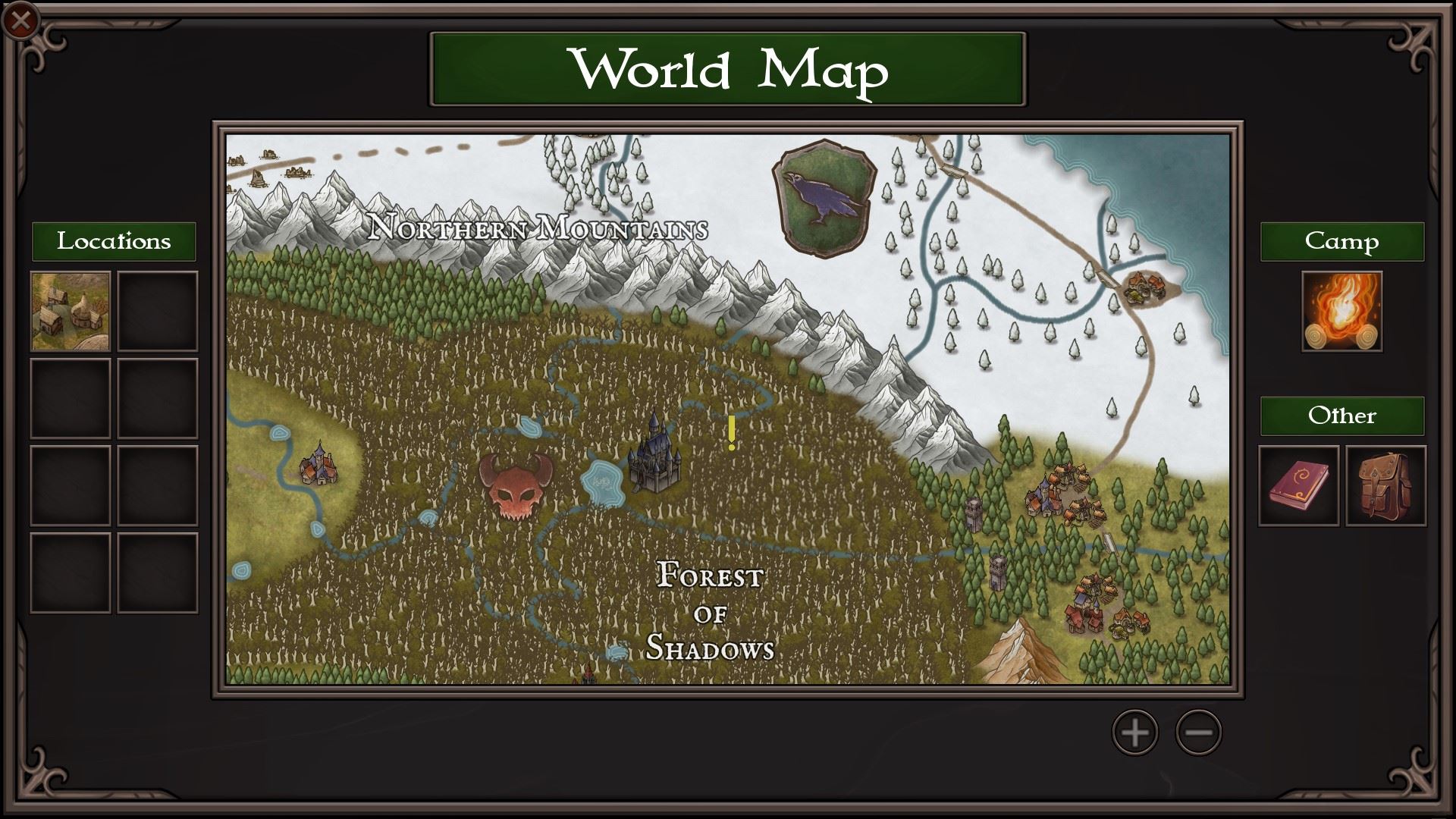Open the journal book icon under Other
This screenshot has width=1456, height=819.
coord(1298,486)
